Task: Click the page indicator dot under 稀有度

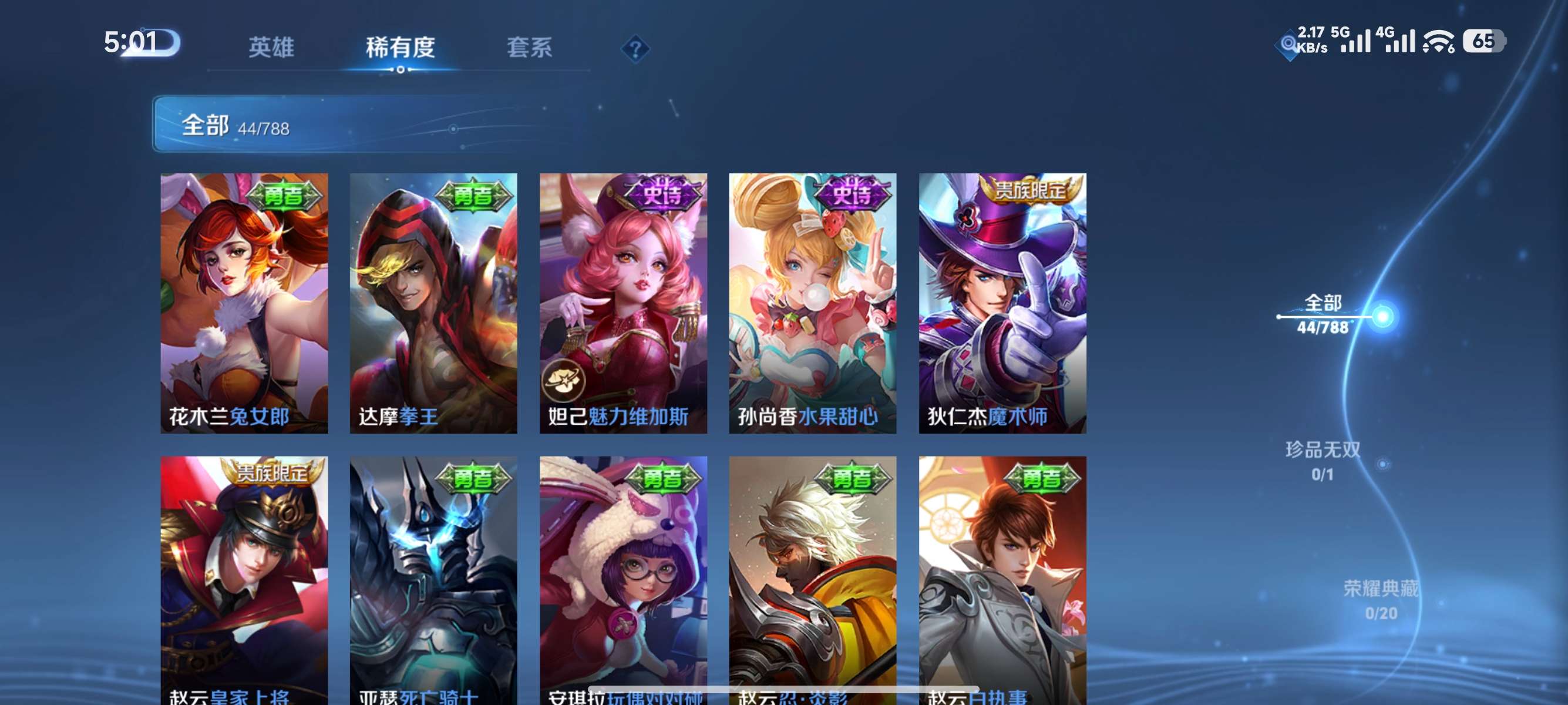Action: (401, 70)
